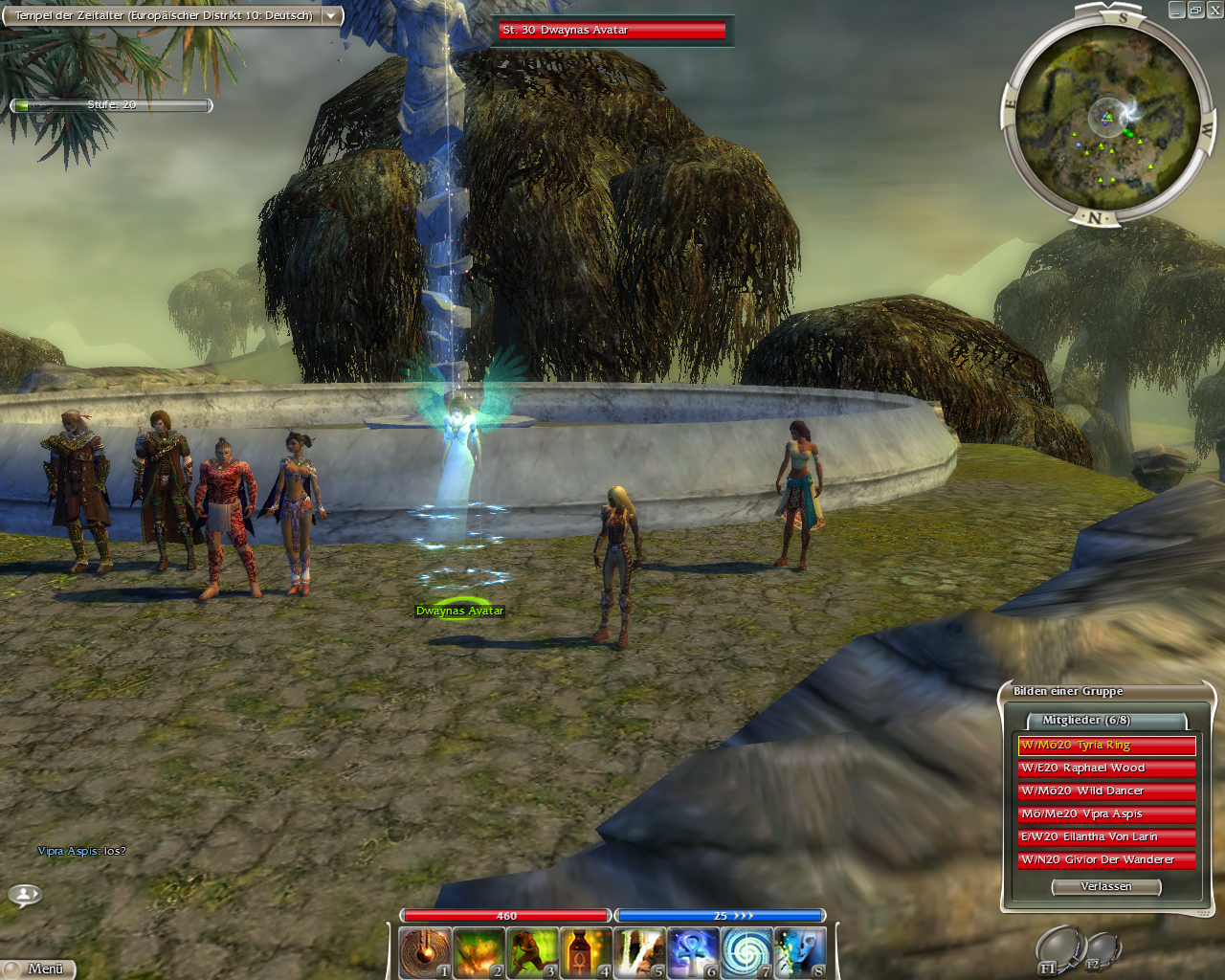Activate the sprinting warrior skill in slot 3

point(532,952)
